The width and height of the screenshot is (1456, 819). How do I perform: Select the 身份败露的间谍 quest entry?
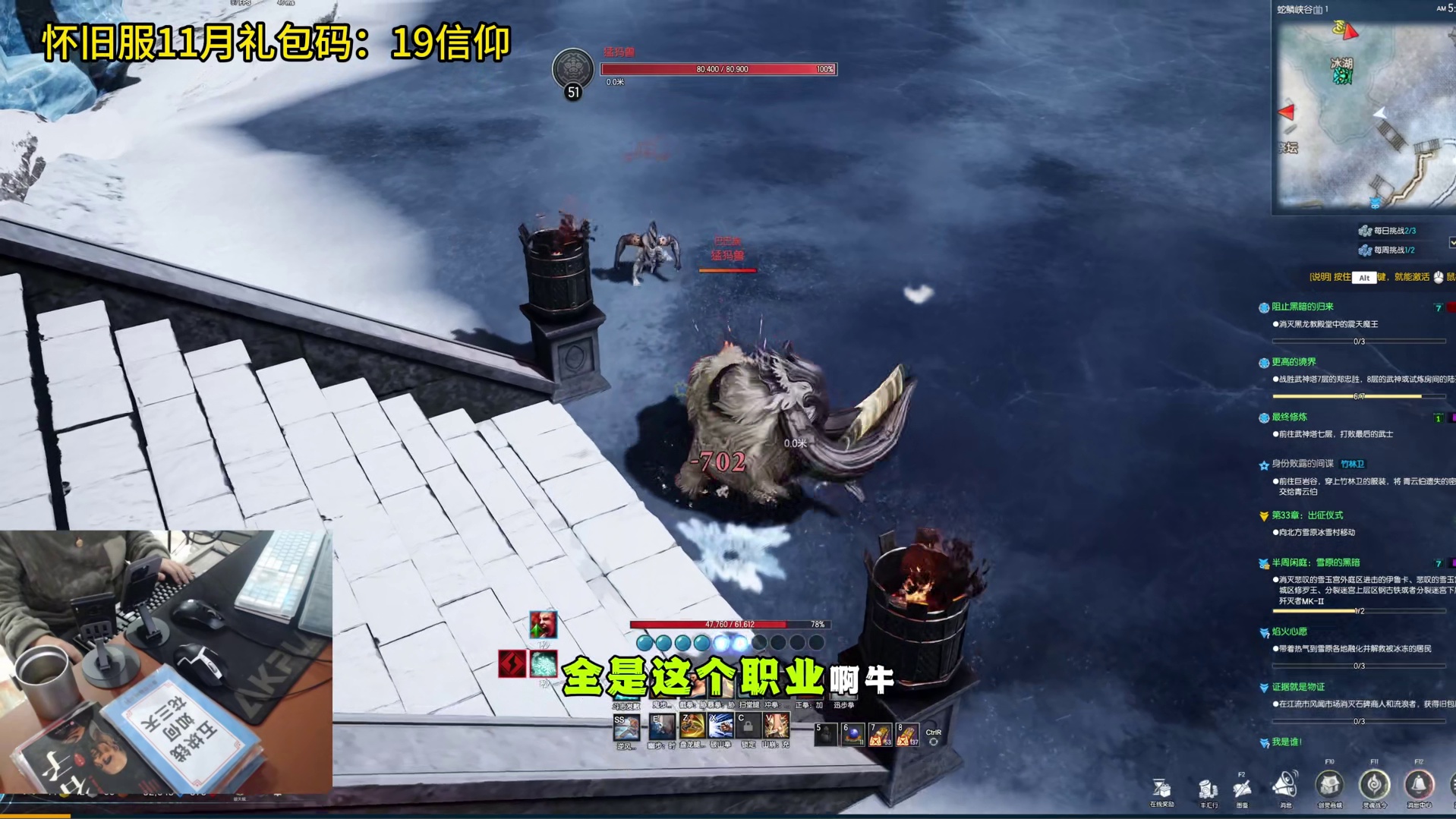pyautogui.click(x=1302, y=464)
